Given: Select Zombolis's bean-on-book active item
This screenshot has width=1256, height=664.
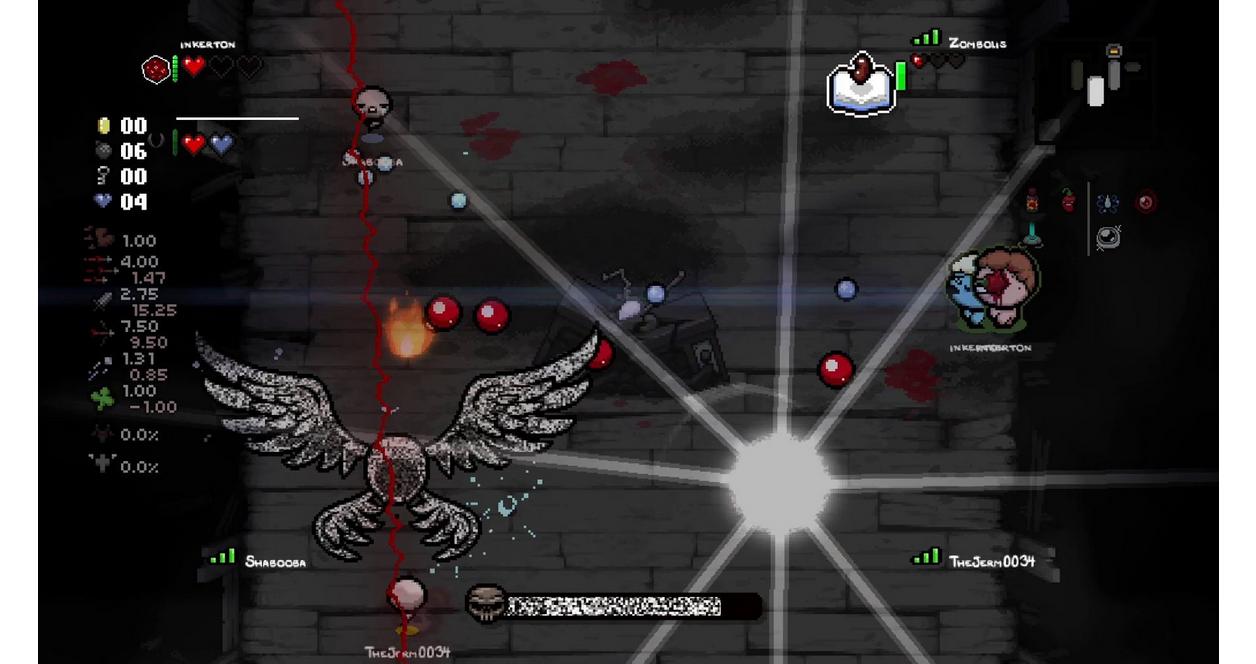Looking at the screenshot, I should coord(861,83).
